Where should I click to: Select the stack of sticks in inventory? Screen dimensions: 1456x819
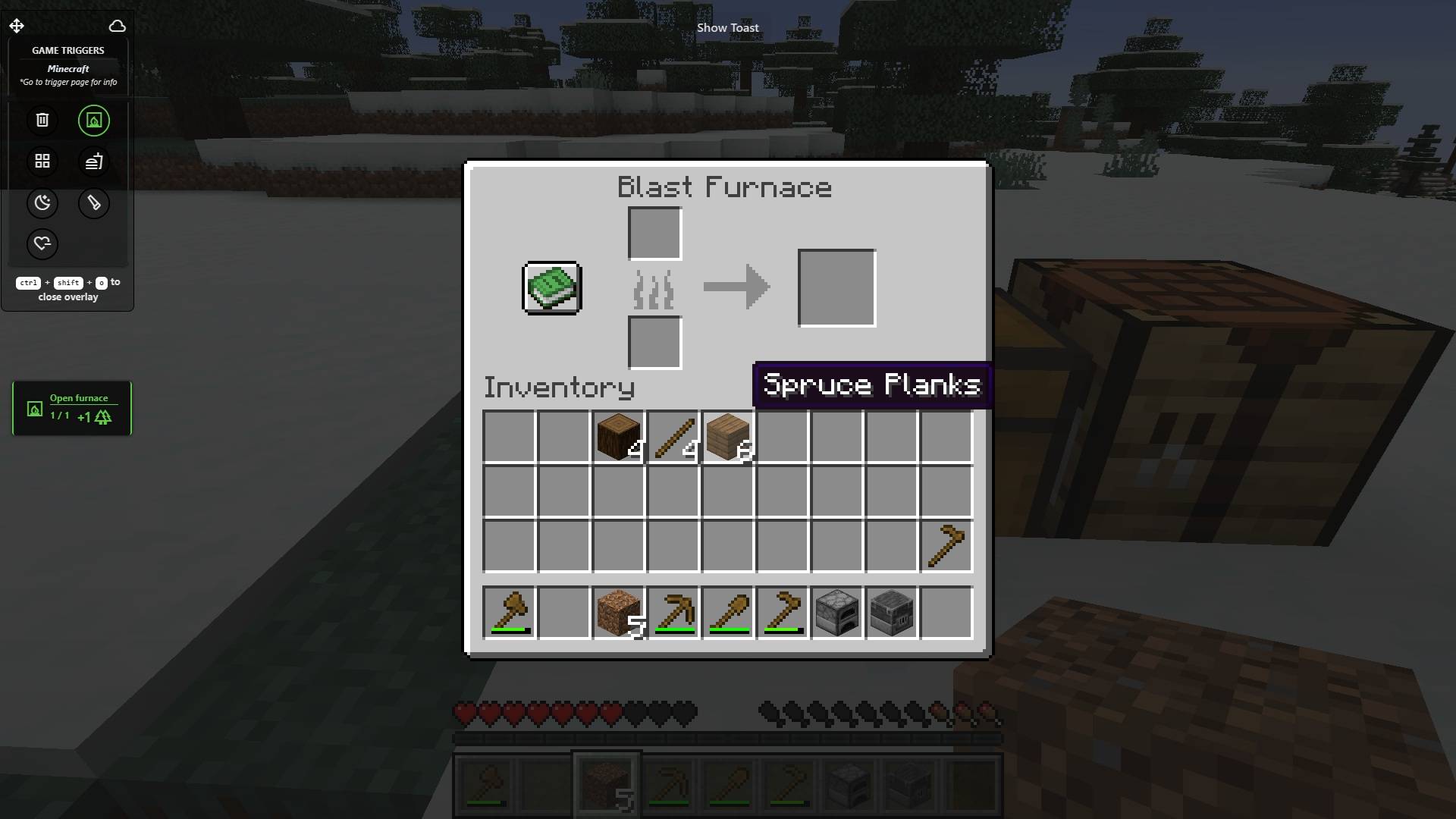[x=673, y=437]
